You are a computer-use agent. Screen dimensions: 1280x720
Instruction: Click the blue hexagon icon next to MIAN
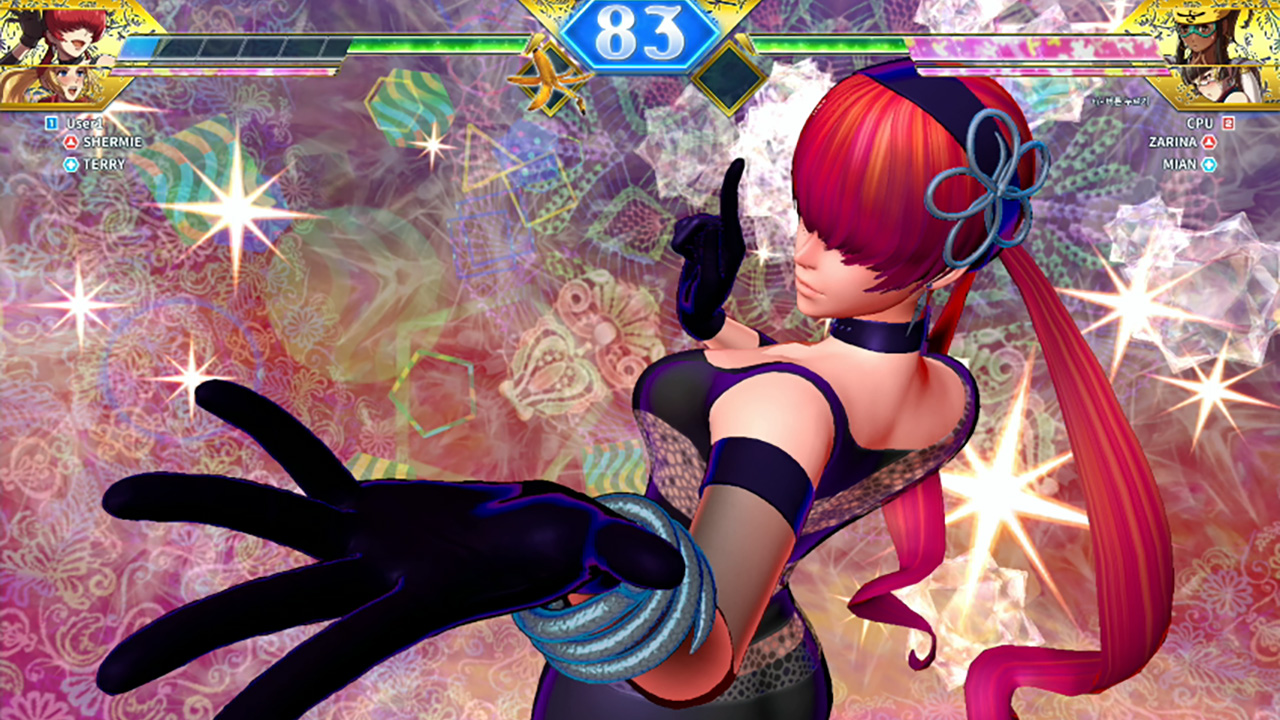point(1208,163)
